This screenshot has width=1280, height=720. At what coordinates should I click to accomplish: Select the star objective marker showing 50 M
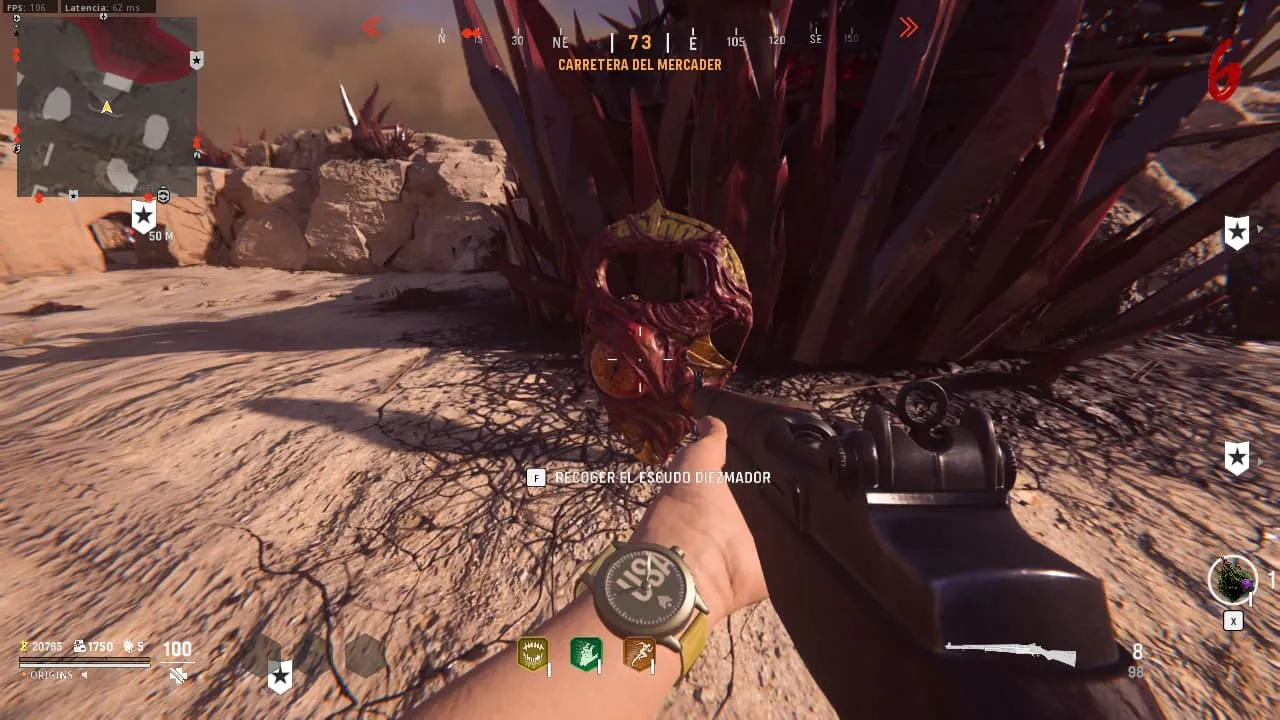(x=144, y=216)
